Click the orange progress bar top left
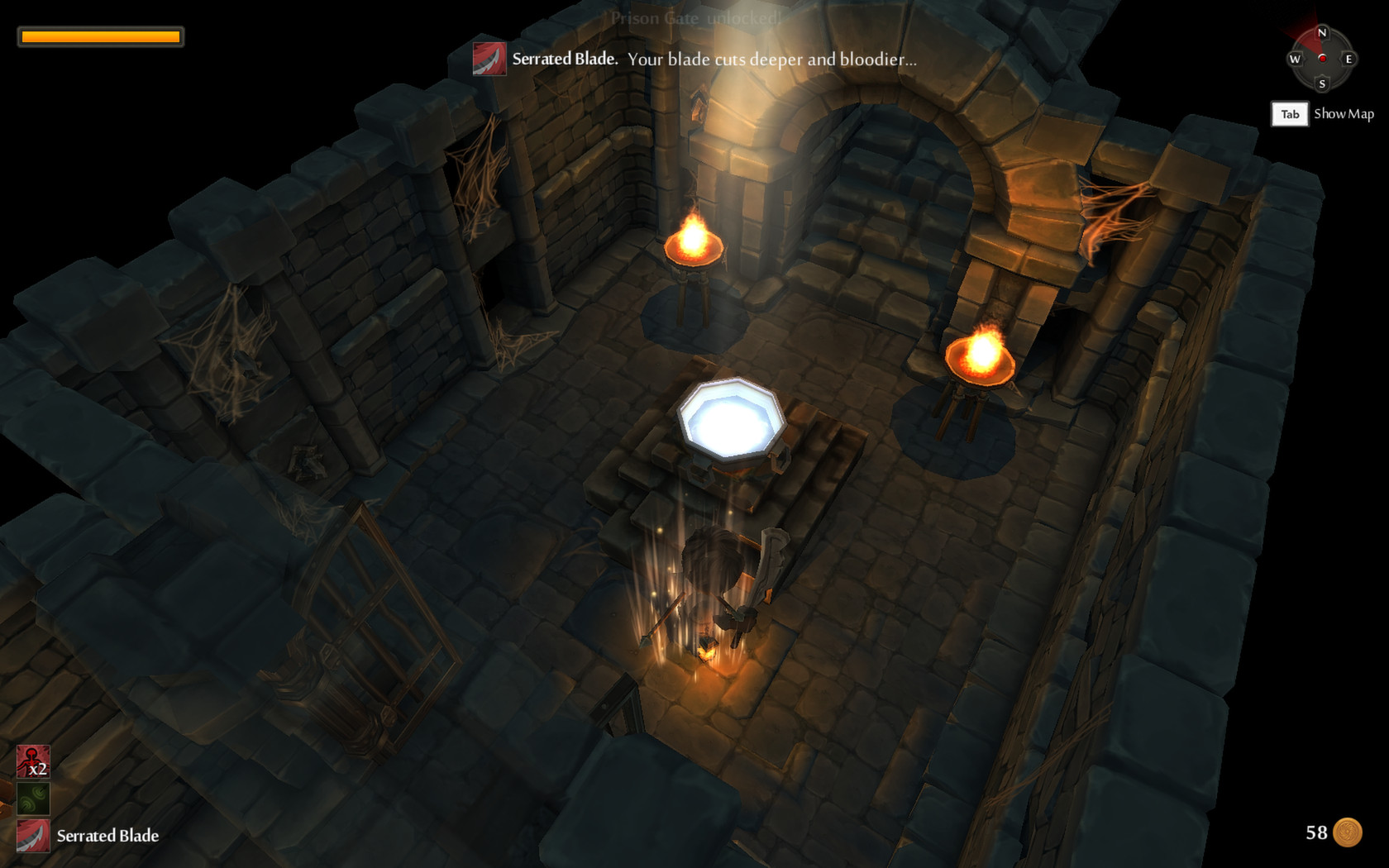The height and width of the screenshot is (868, 1389). point(101,36)
